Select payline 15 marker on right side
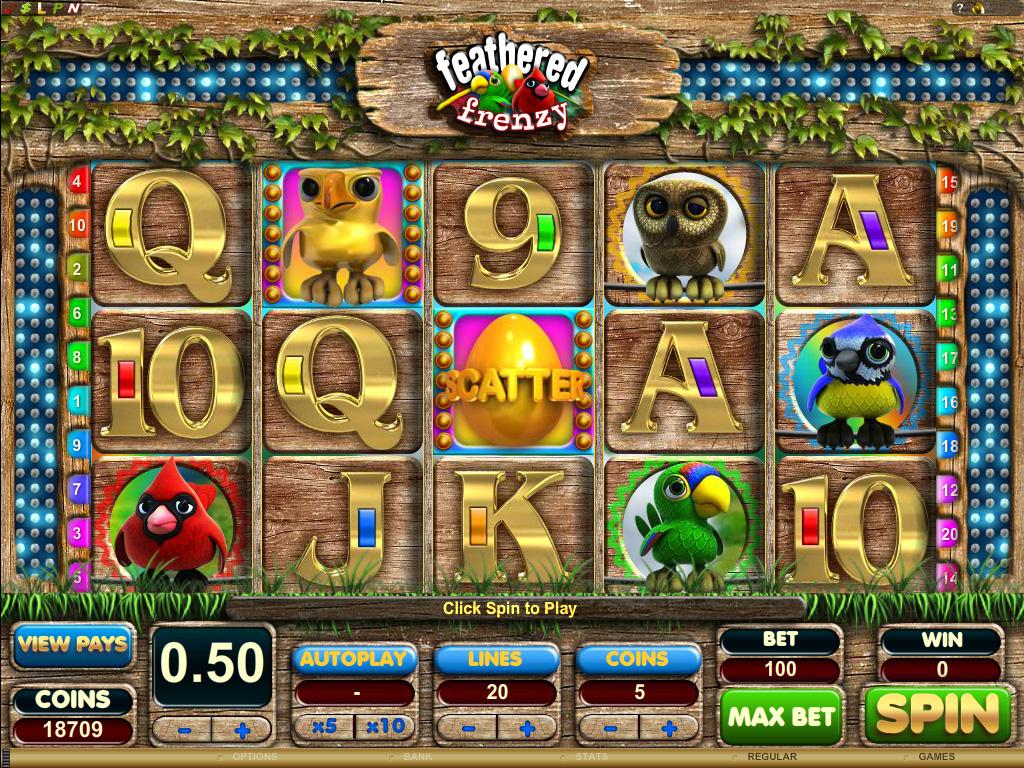Image resolution: width=1024 pixels, height=768 pixels. 949,182
